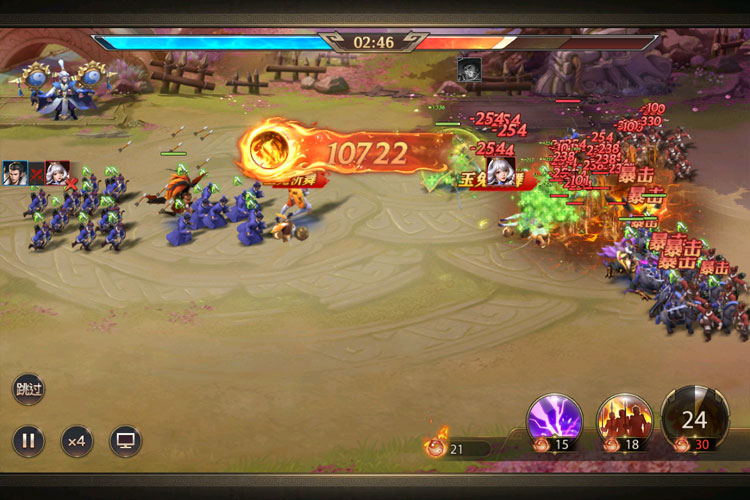Toggle the ×4 battle speed
This screenshot has width=750, height=500.
tap(77, 440)
